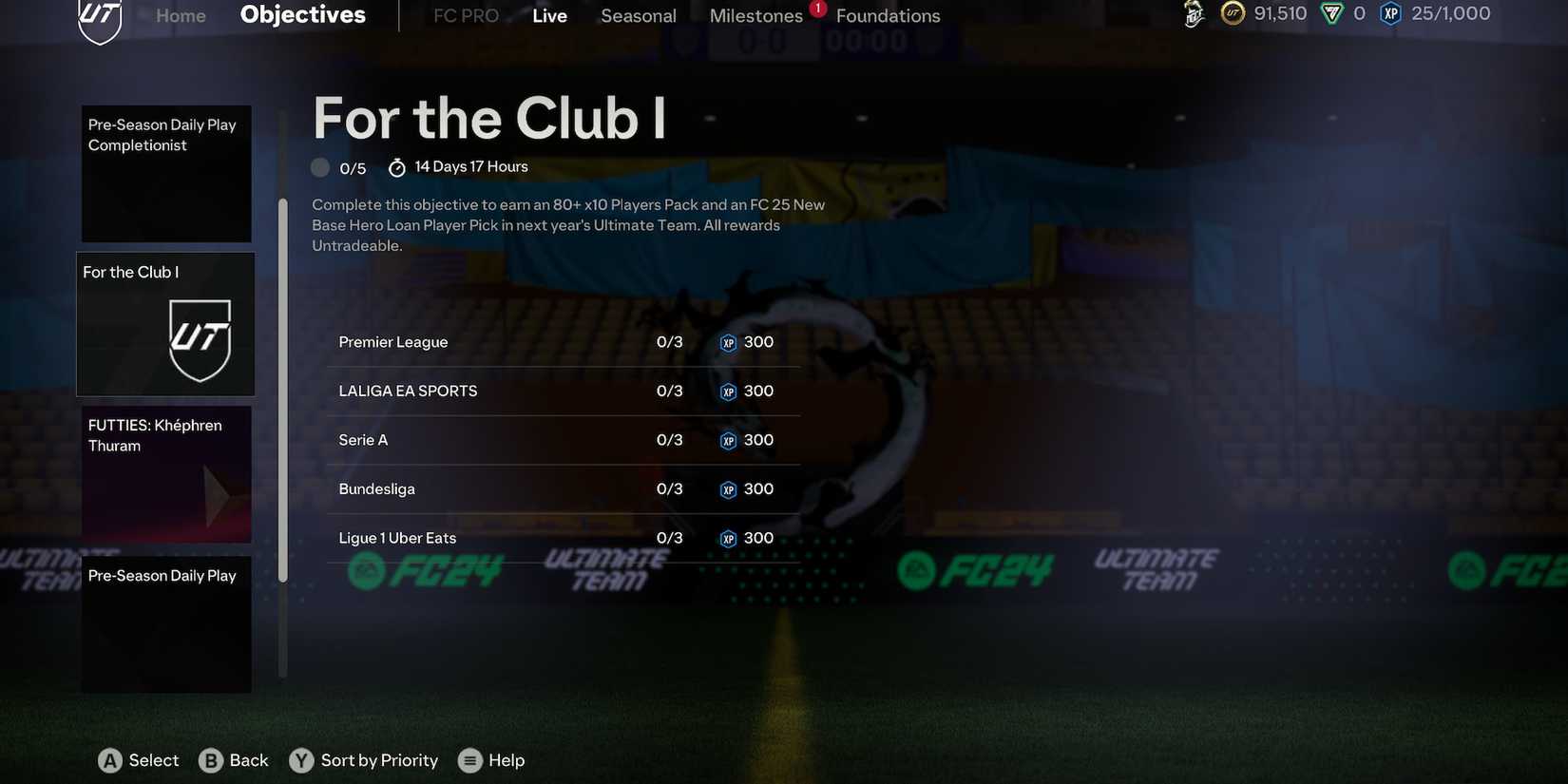Click the coins icon showing 91,510
This screenshot has width=1568, height=784.
coord(1231,13)
